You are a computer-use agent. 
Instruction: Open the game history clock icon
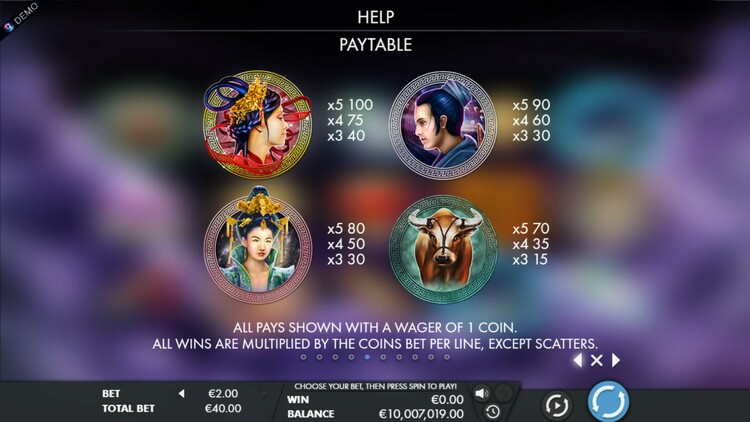click(492, 411)
